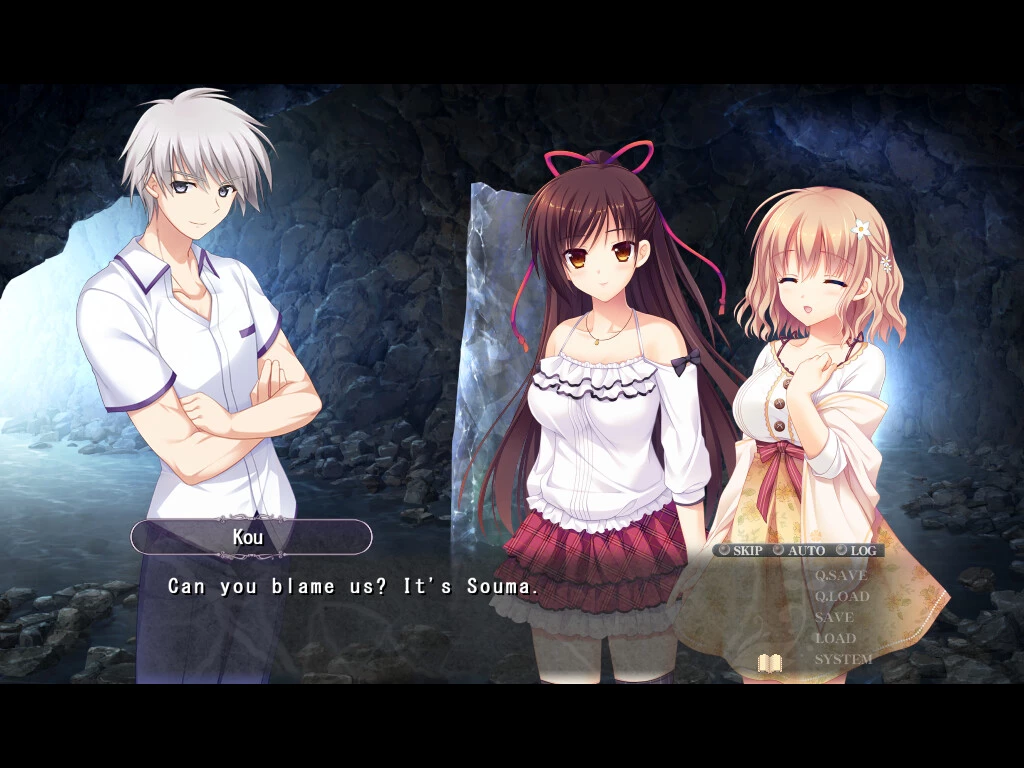The width and height of the screenshot is (1024, 768).
Task: Click the open book icon
Action: (x=769, y=663)
